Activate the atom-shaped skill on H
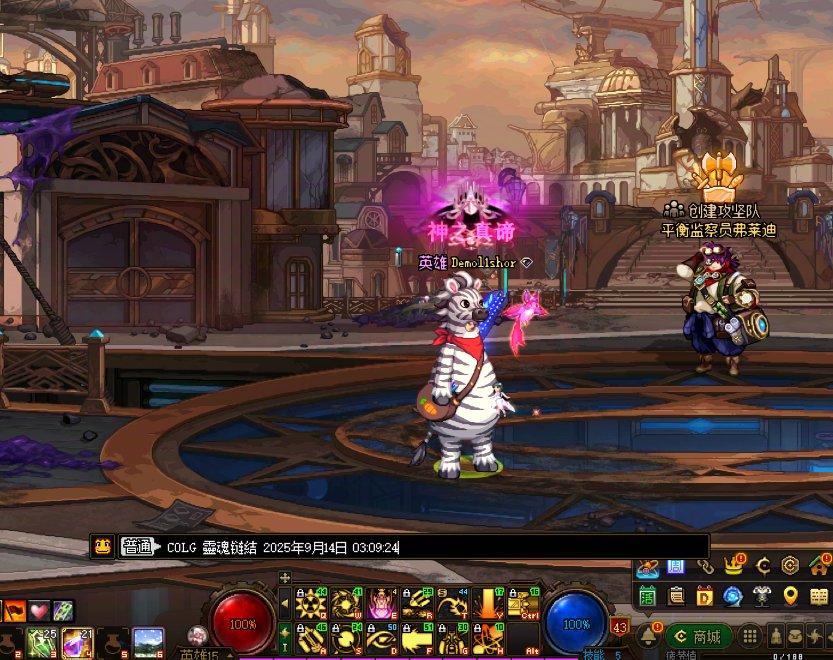 click(489, 637)
